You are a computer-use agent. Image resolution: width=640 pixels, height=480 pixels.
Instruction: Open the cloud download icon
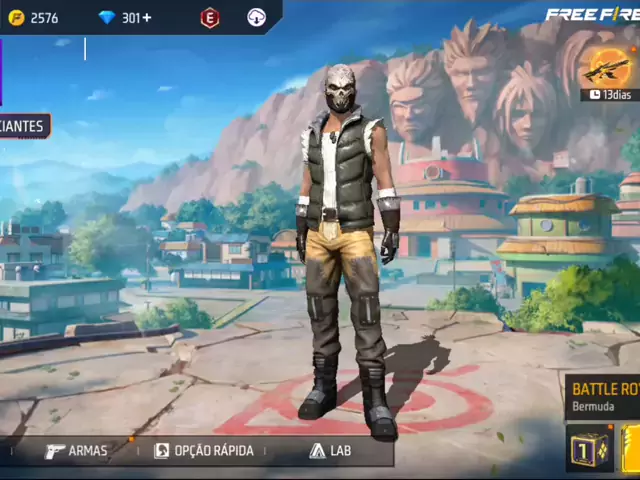tap(257, 18)
